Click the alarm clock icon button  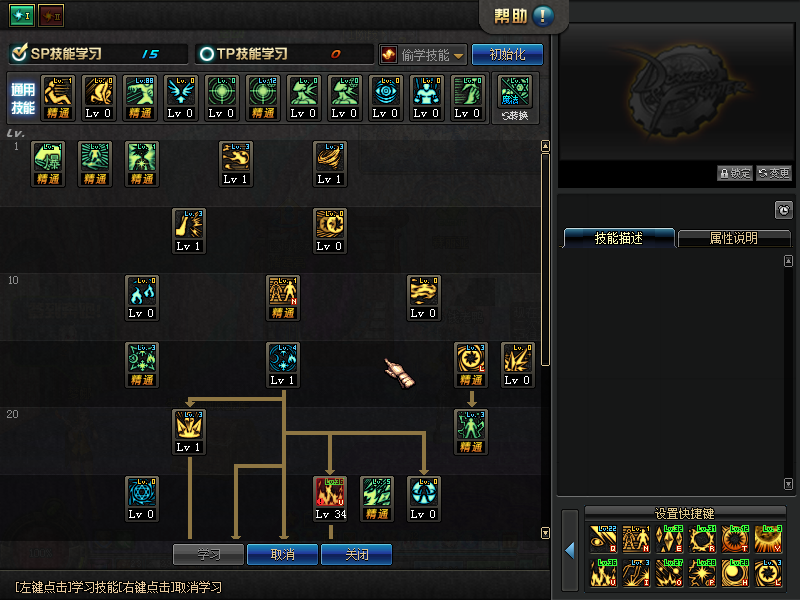pos(784,210)
